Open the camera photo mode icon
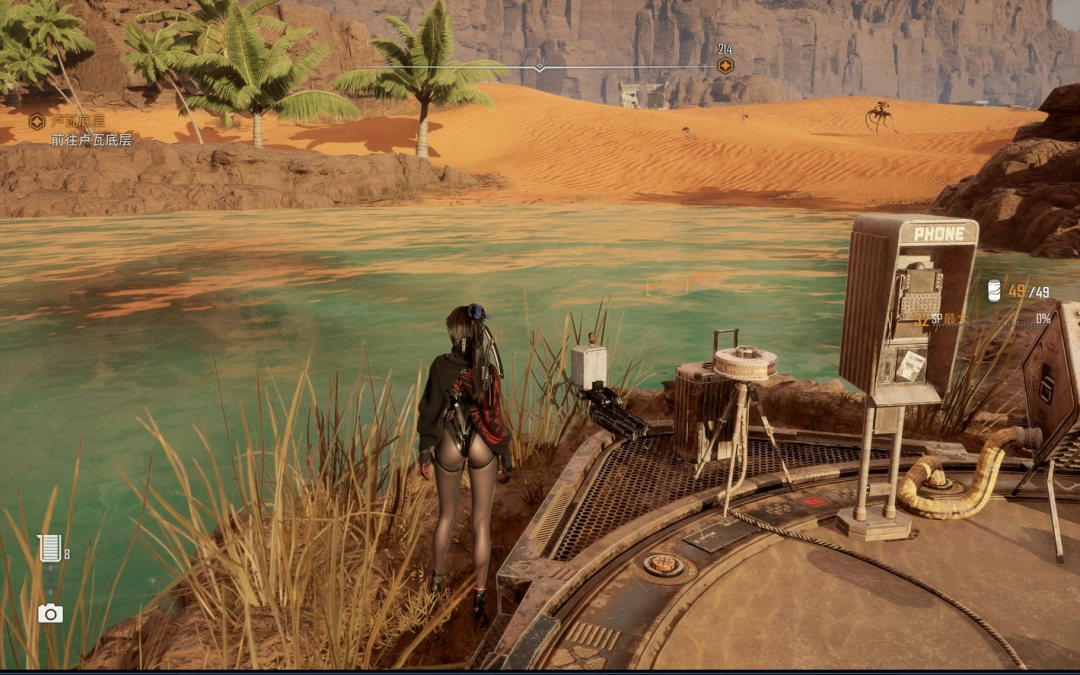This screenshot has width=1080, height=675. 50,613
